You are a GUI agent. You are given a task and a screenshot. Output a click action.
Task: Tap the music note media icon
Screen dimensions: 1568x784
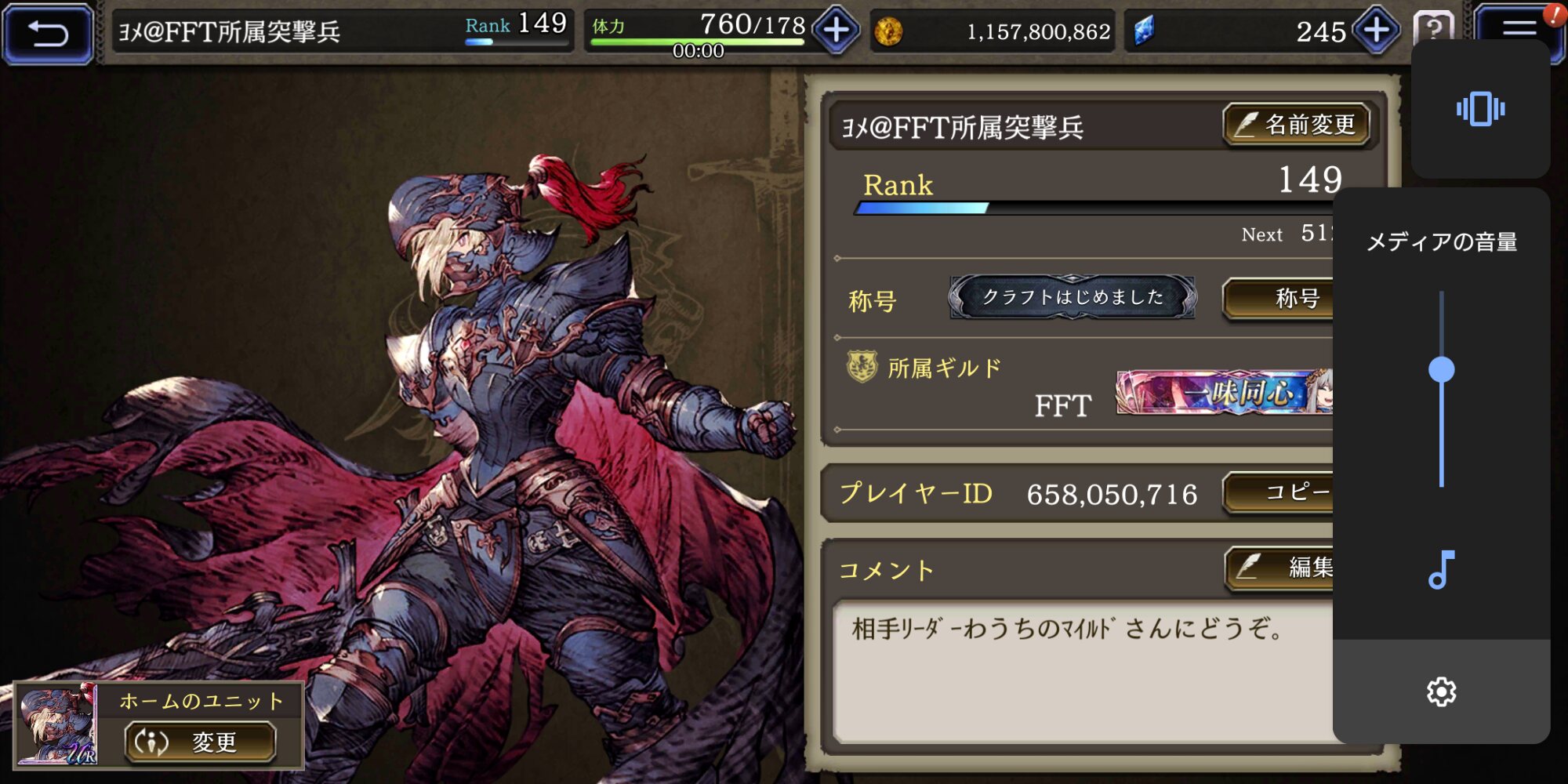pos(1441,570)
